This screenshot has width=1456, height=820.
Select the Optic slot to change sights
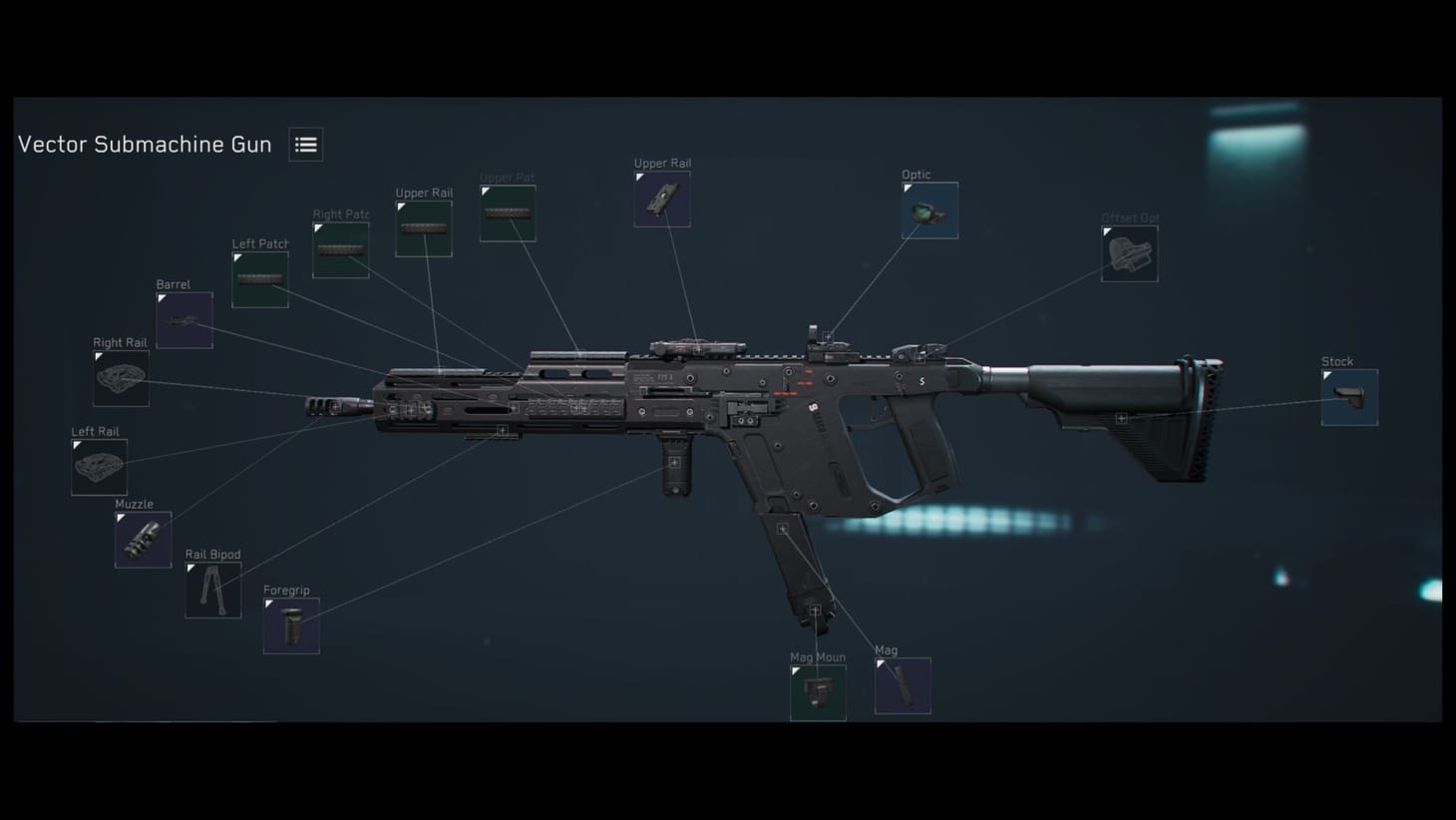(x=928, y=209)
